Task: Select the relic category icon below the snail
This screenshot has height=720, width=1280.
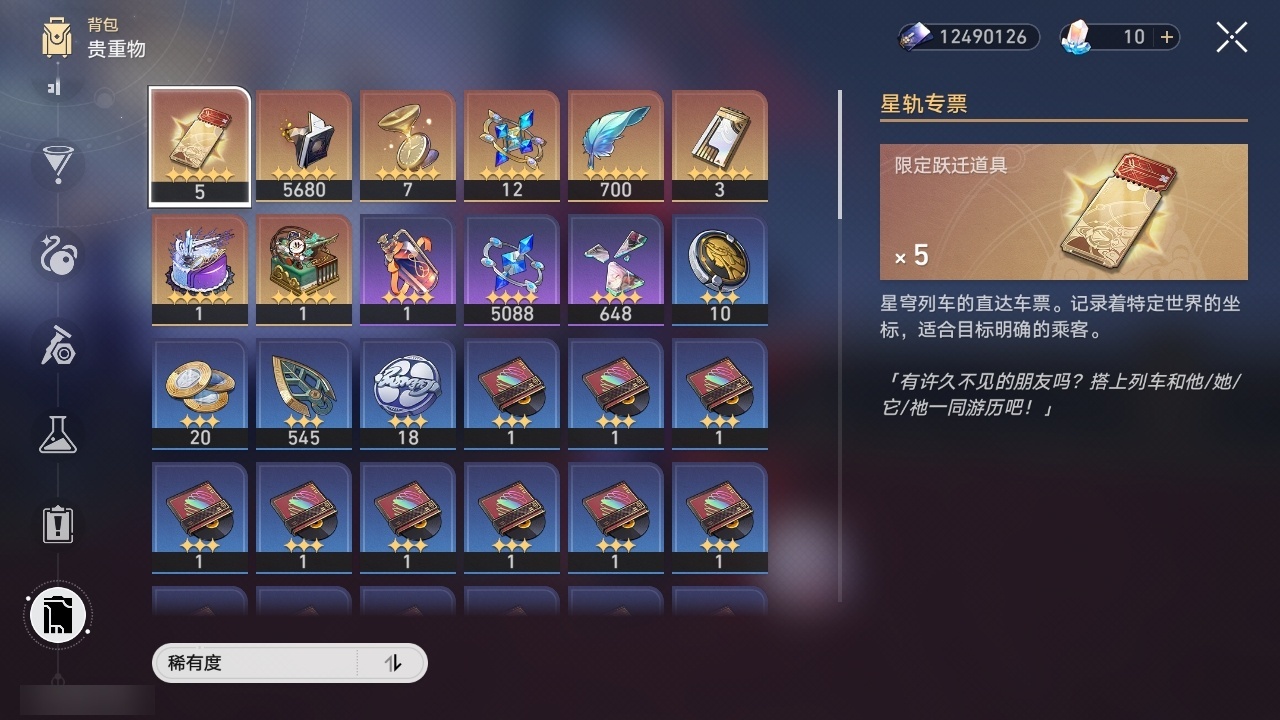Action: pyautogui.click(x=57, y=345)
